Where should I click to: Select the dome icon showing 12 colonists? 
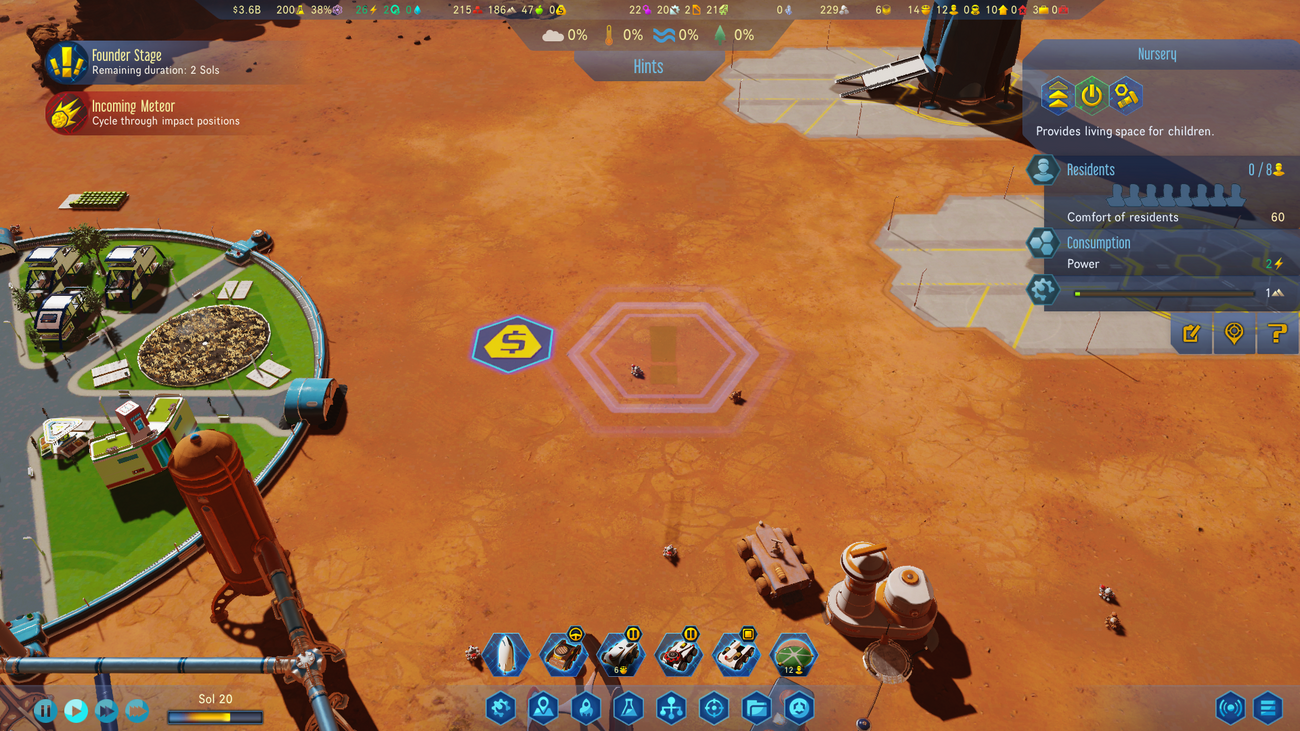793,656
